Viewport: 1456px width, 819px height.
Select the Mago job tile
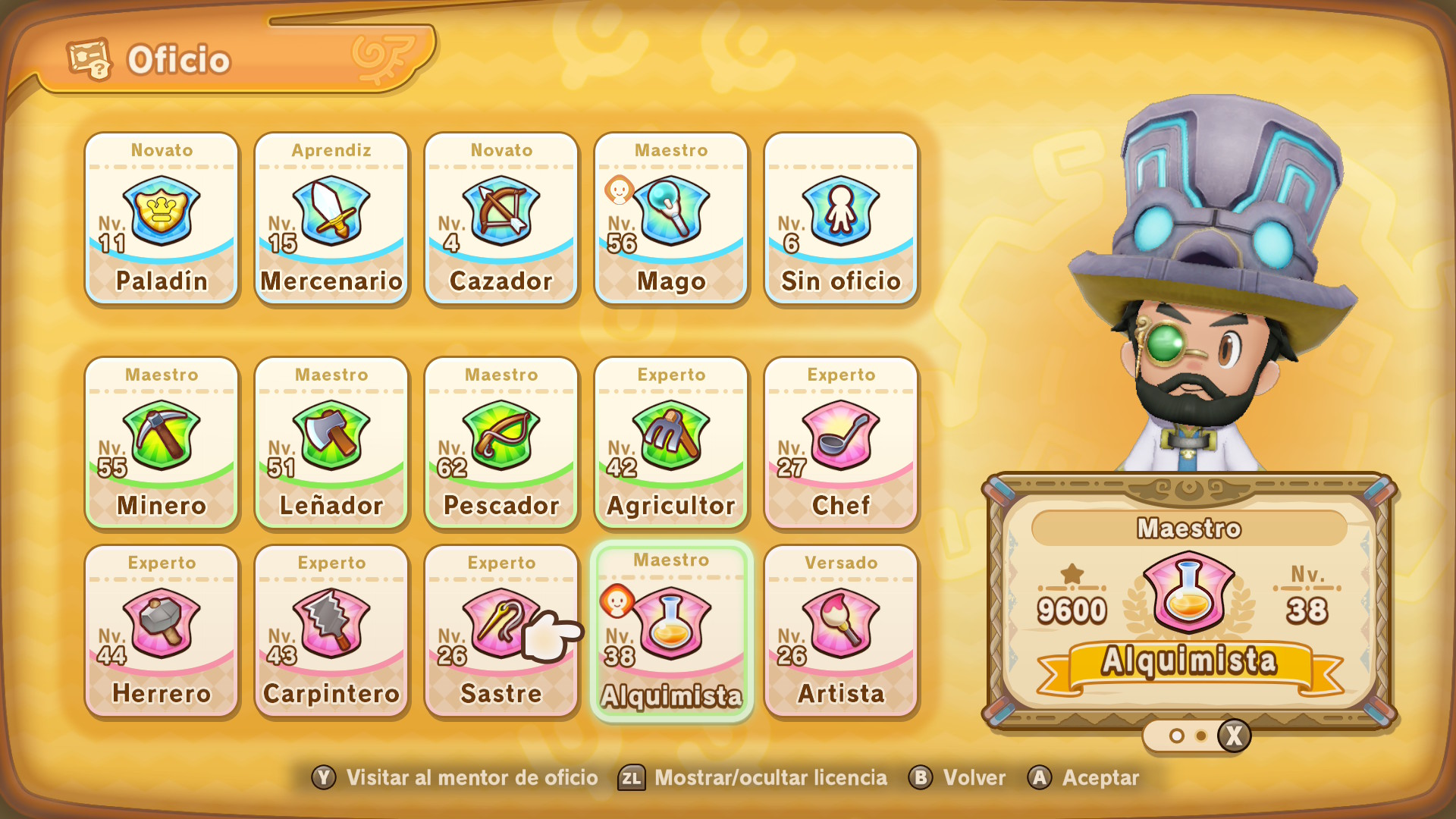pyautogui.click(x=671, y=218)
